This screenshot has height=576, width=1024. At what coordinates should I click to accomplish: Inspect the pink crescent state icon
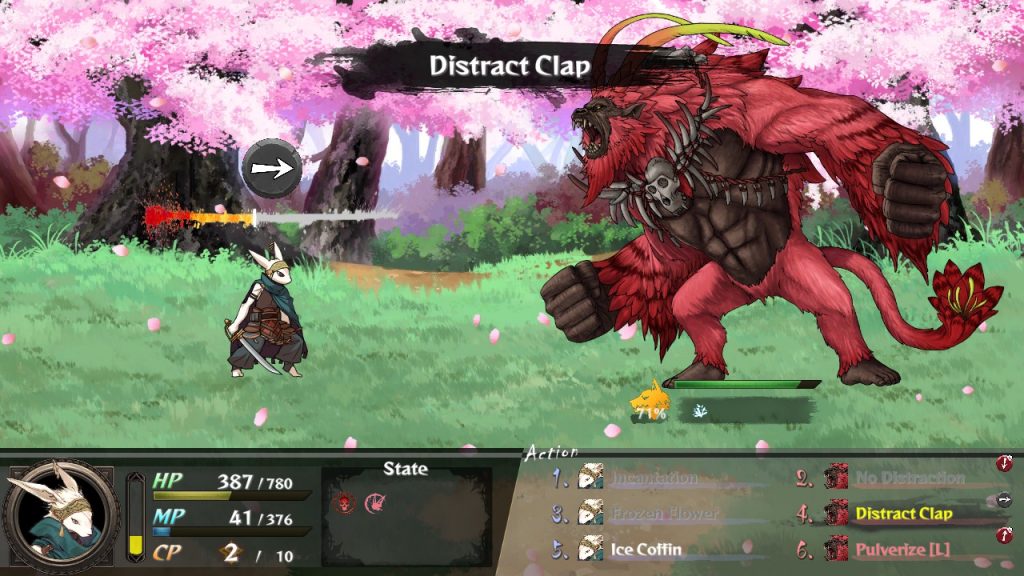click(375, 502)
